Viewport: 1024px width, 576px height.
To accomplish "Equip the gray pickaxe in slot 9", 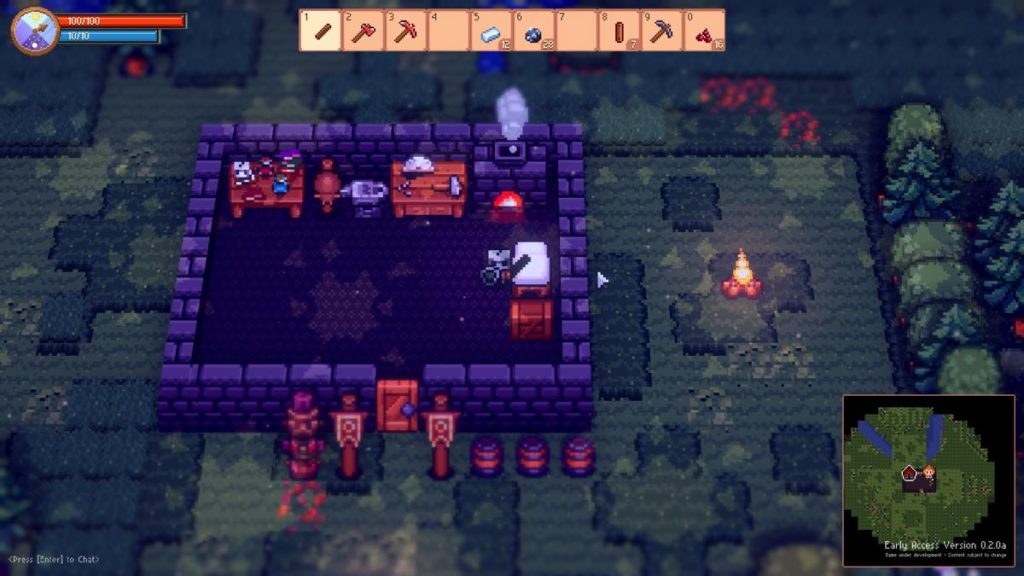I will click(x=661, y=31).
